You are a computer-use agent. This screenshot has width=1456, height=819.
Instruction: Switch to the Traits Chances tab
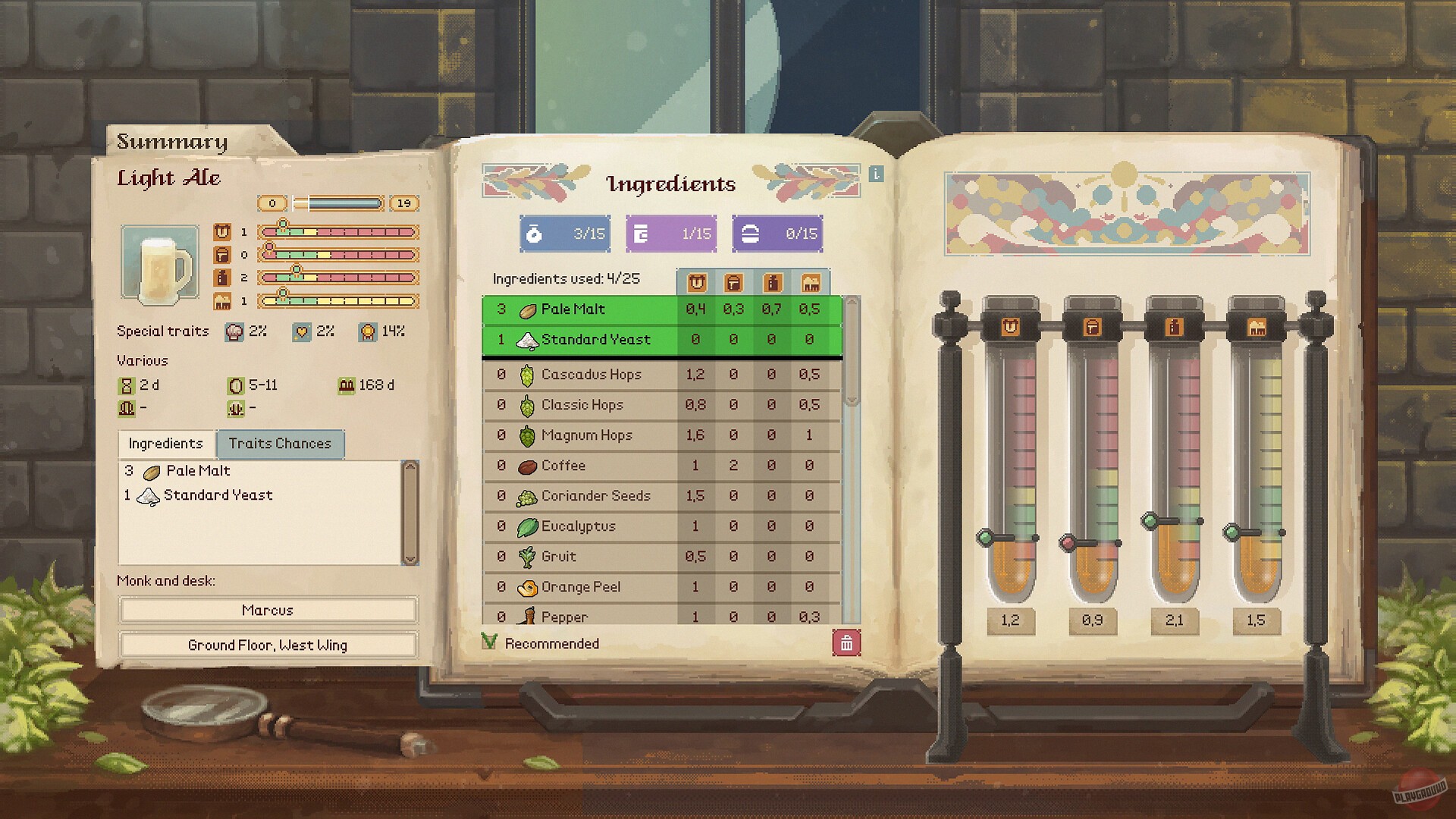tap(280, 444)
